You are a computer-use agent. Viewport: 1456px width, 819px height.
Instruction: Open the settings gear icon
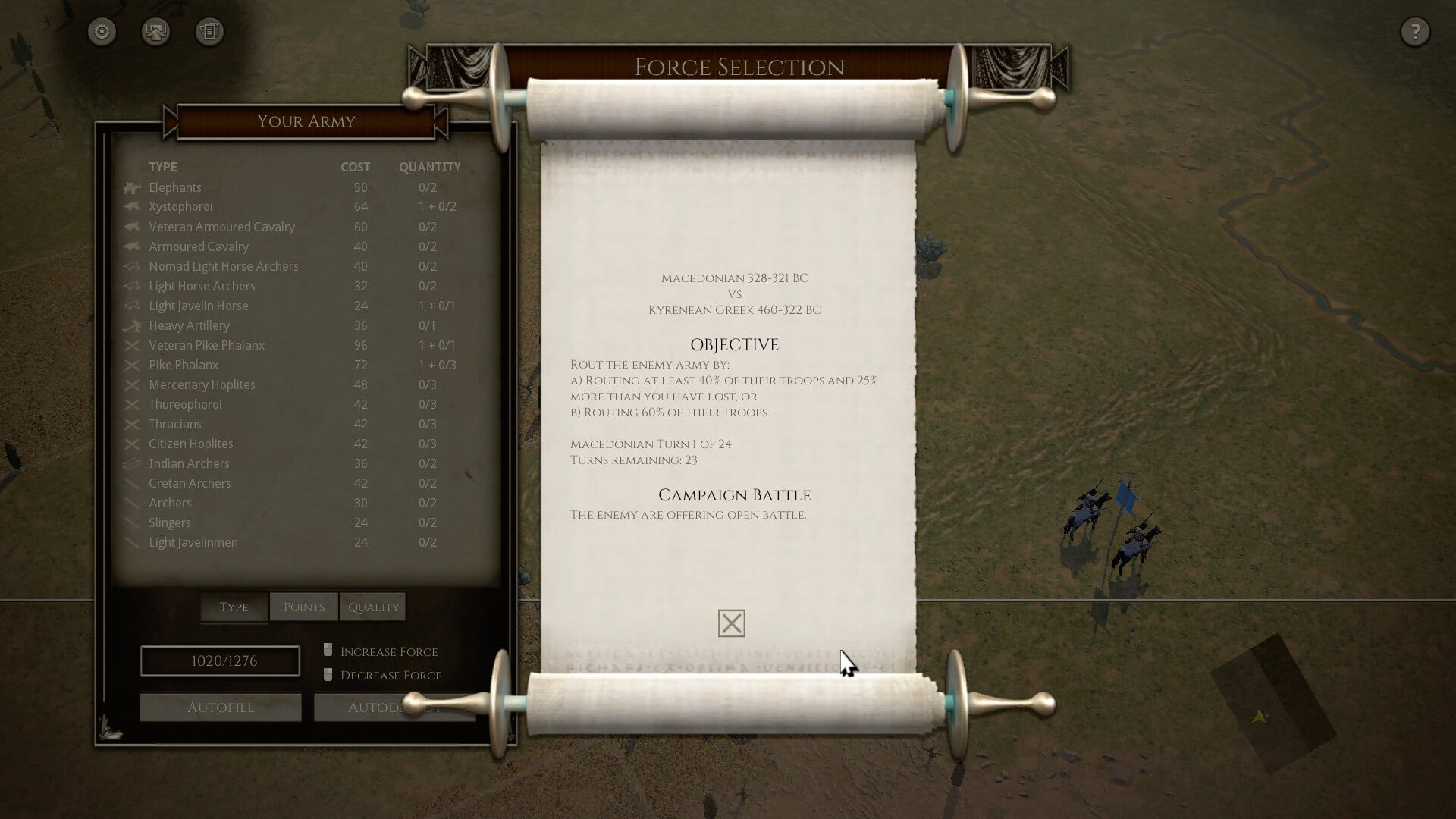[x=102, y=32]
